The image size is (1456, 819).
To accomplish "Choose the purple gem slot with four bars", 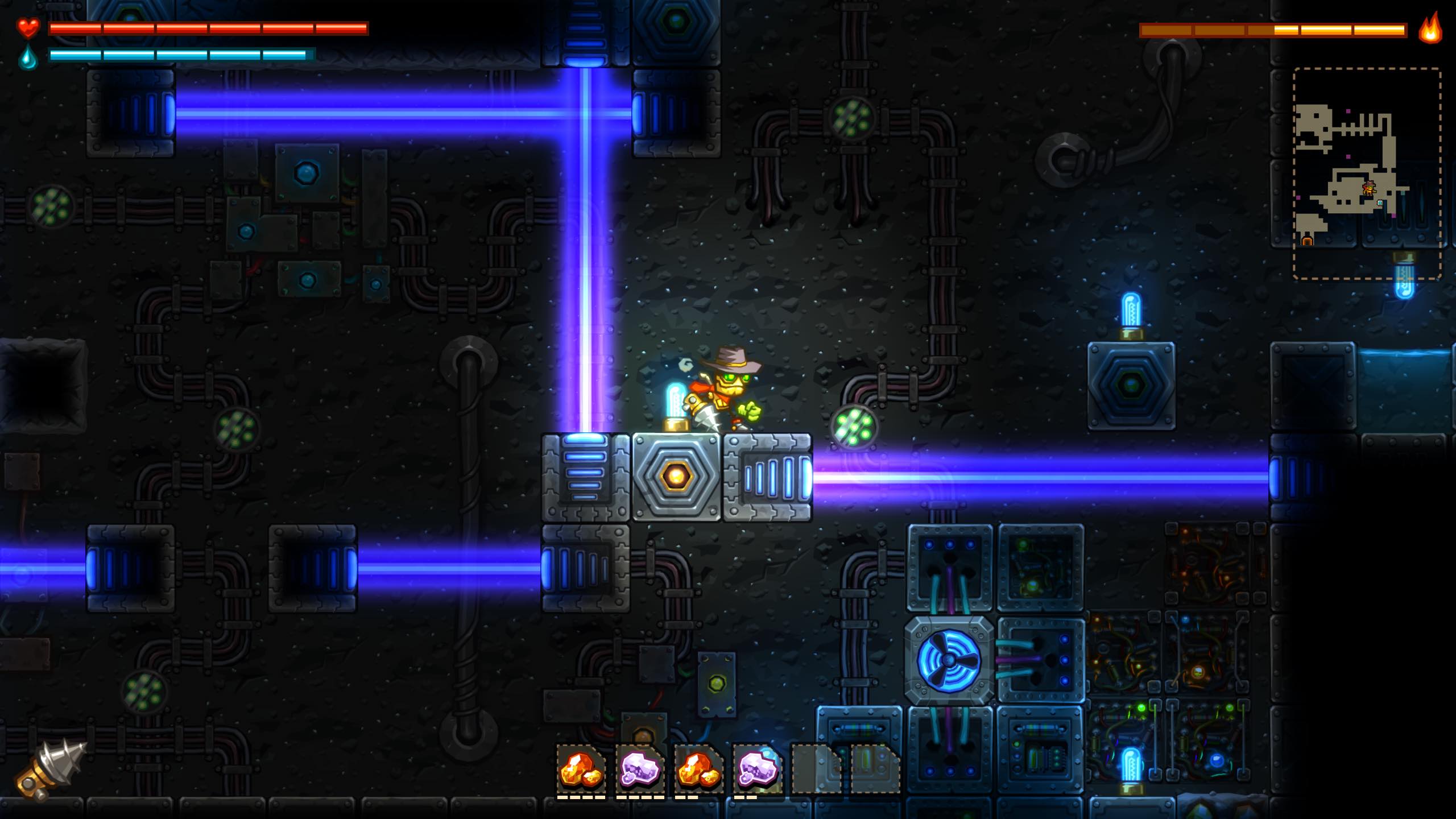I will pyautogui.click(x=640, y=769).
